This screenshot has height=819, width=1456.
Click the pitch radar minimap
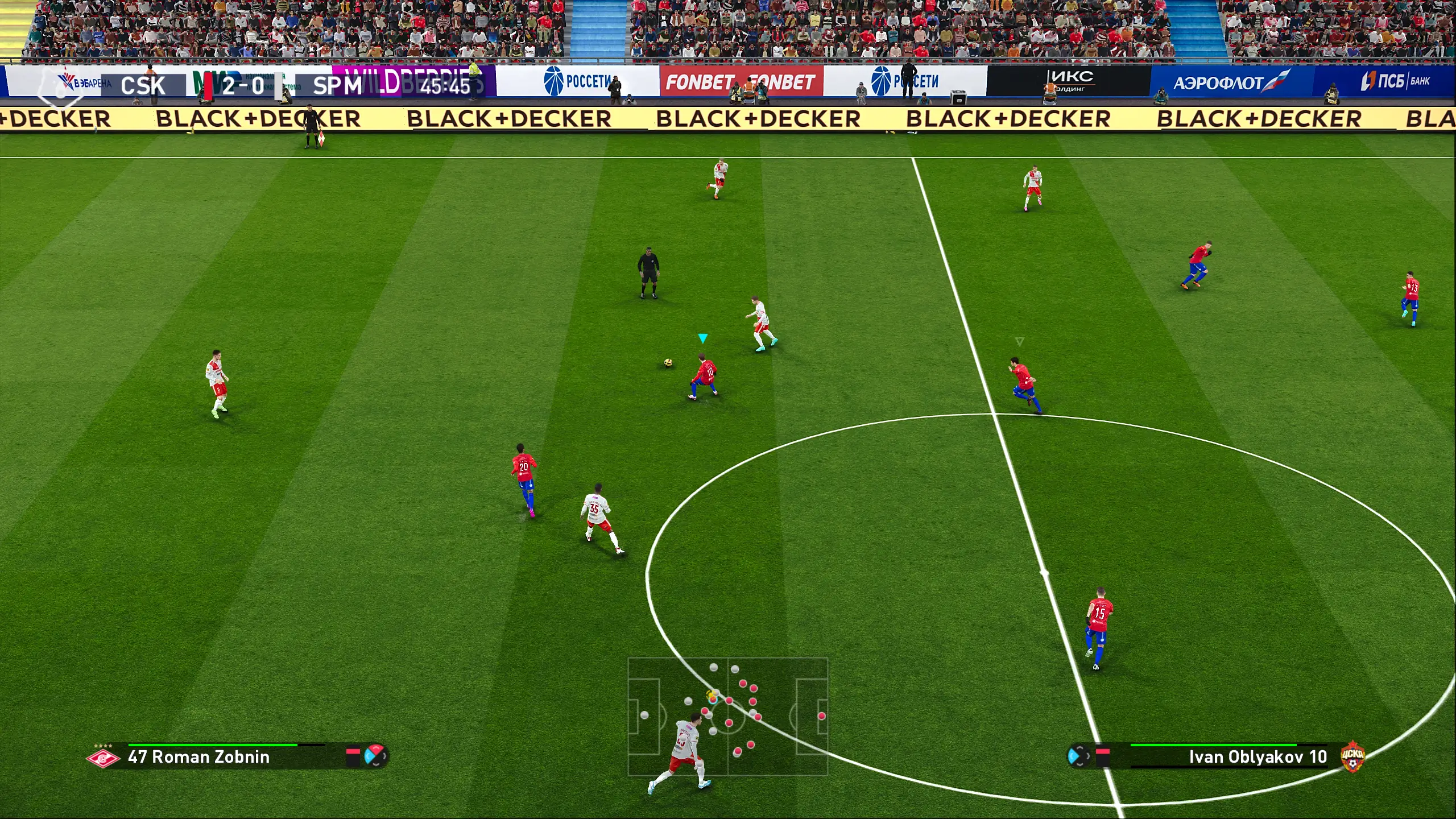tap(727, 717)
